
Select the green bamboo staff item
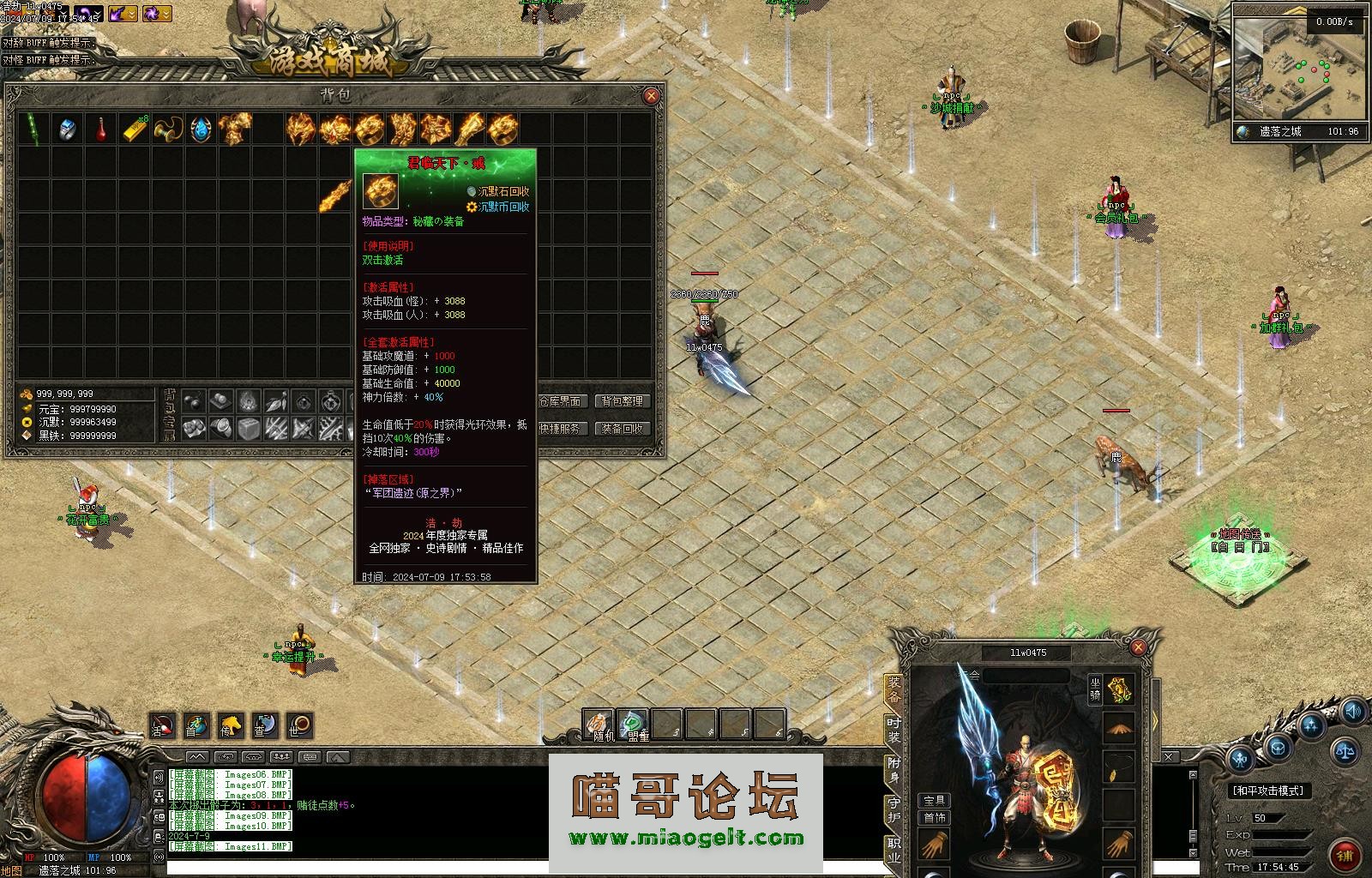tap(33, 129)
